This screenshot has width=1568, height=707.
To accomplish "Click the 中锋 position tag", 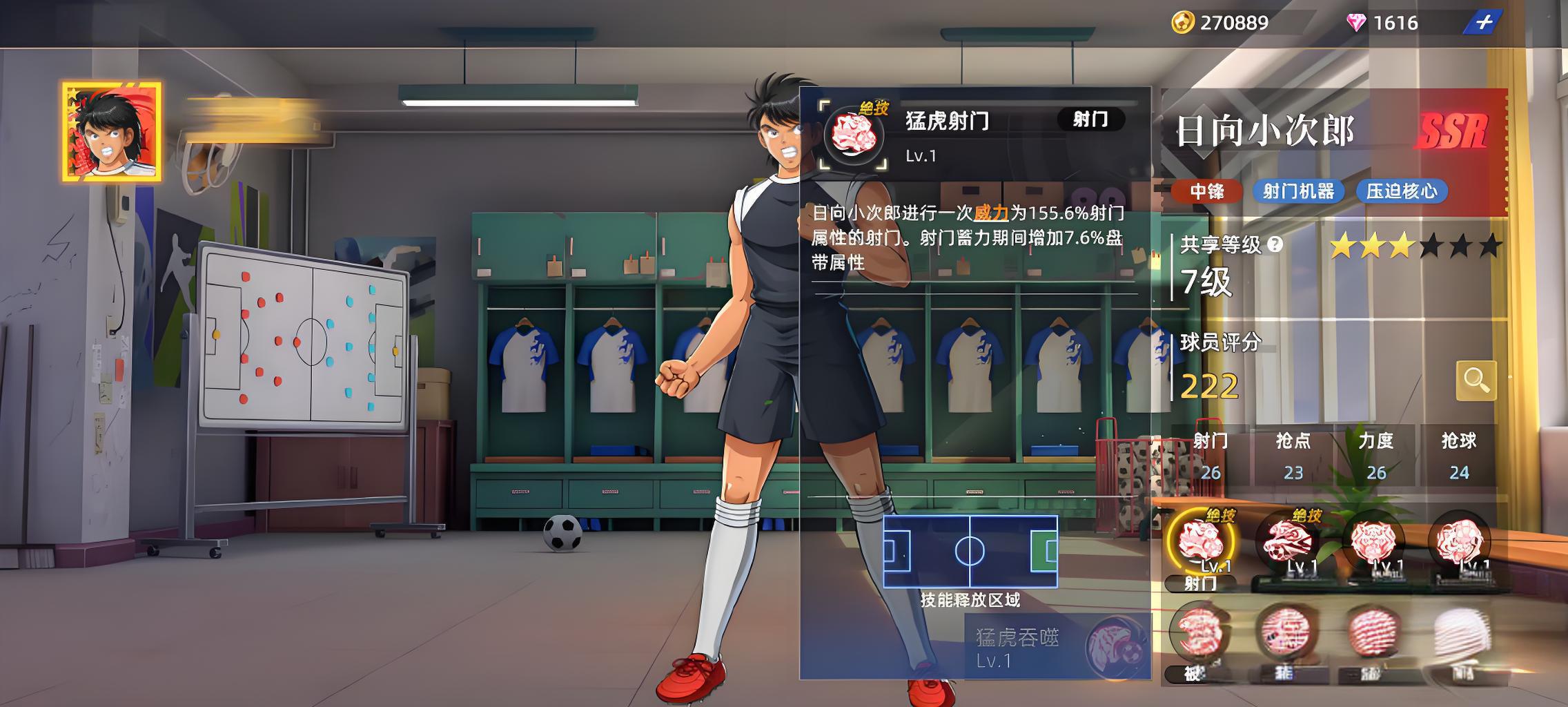I will (x=1206, y=191).
